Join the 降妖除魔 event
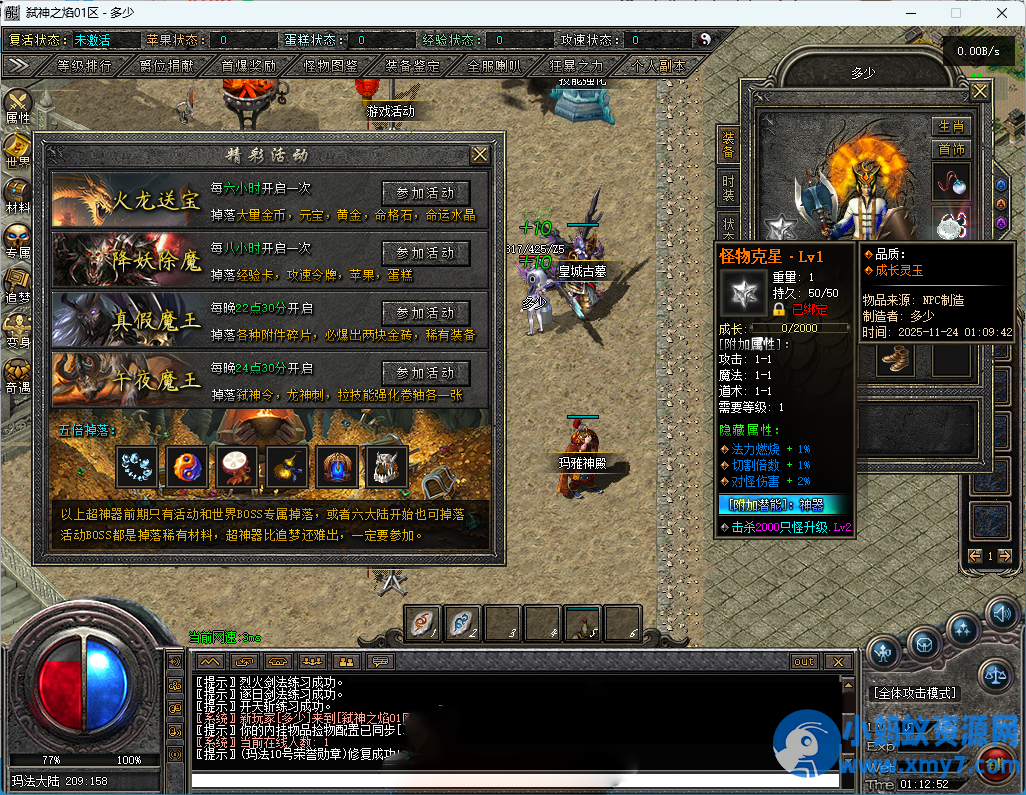1026x795 pixels. coord(426,253)
